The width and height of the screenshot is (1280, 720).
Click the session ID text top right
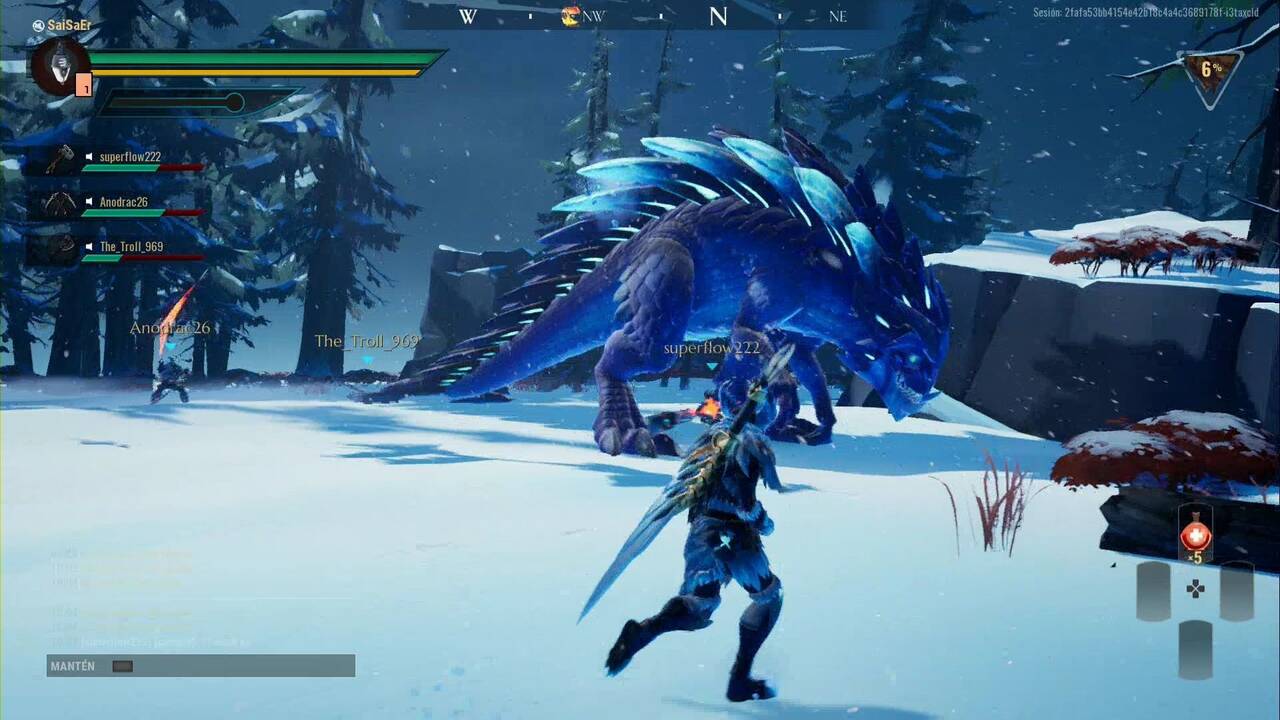click(1128, 14)
